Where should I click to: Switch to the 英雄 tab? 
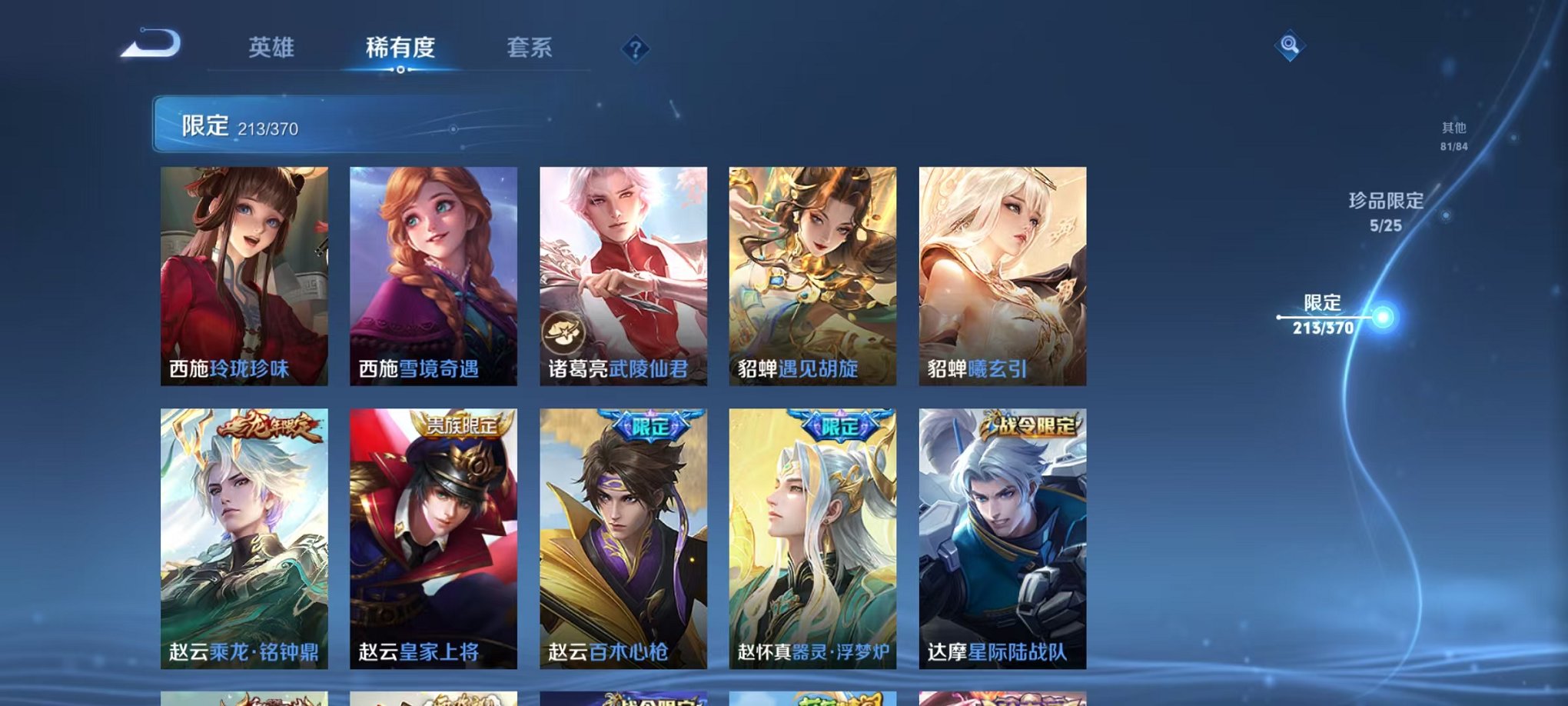coord(274,48)
